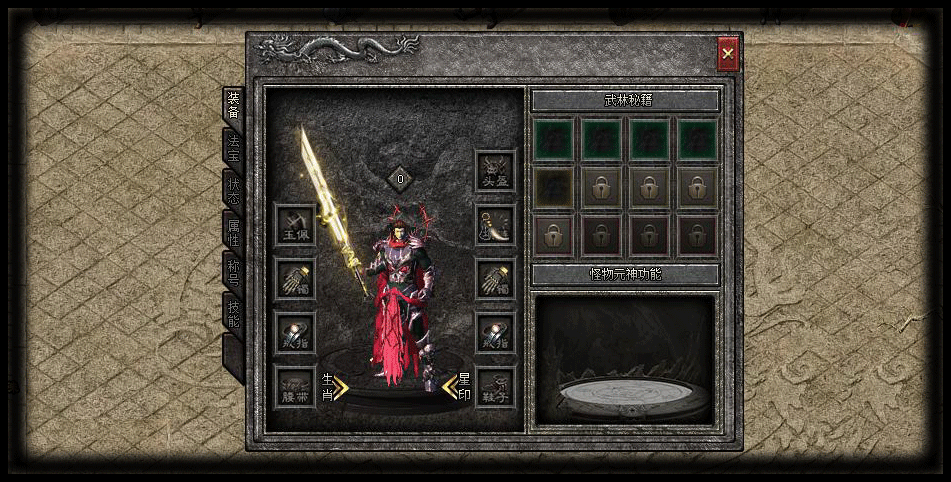Show the 状态 status tab
Image resolution: width=951 pixels, height=482 pixels.
233,190
